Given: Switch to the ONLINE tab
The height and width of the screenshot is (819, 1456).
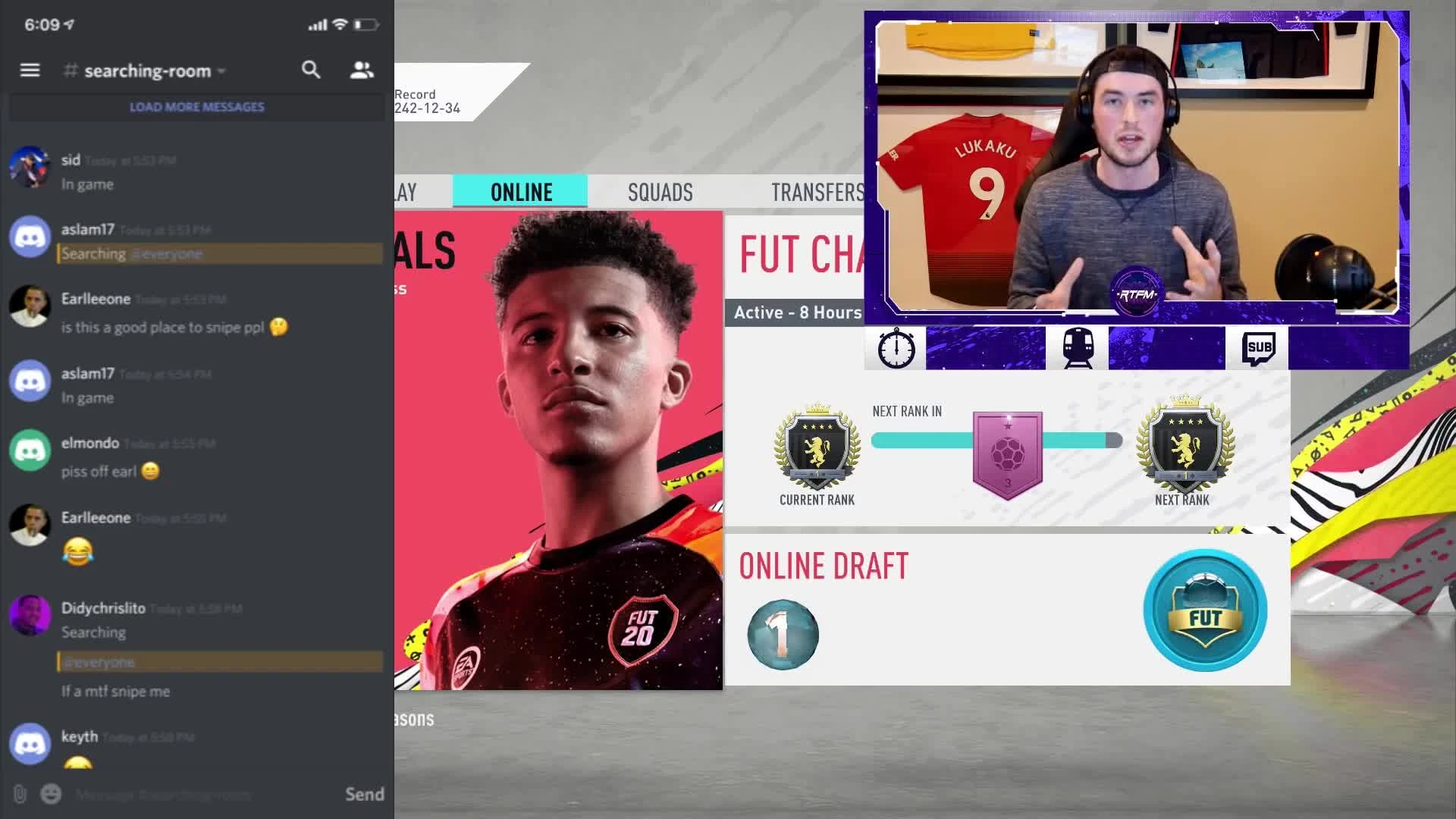Looking at the screenshot, I should coord(519,192).
